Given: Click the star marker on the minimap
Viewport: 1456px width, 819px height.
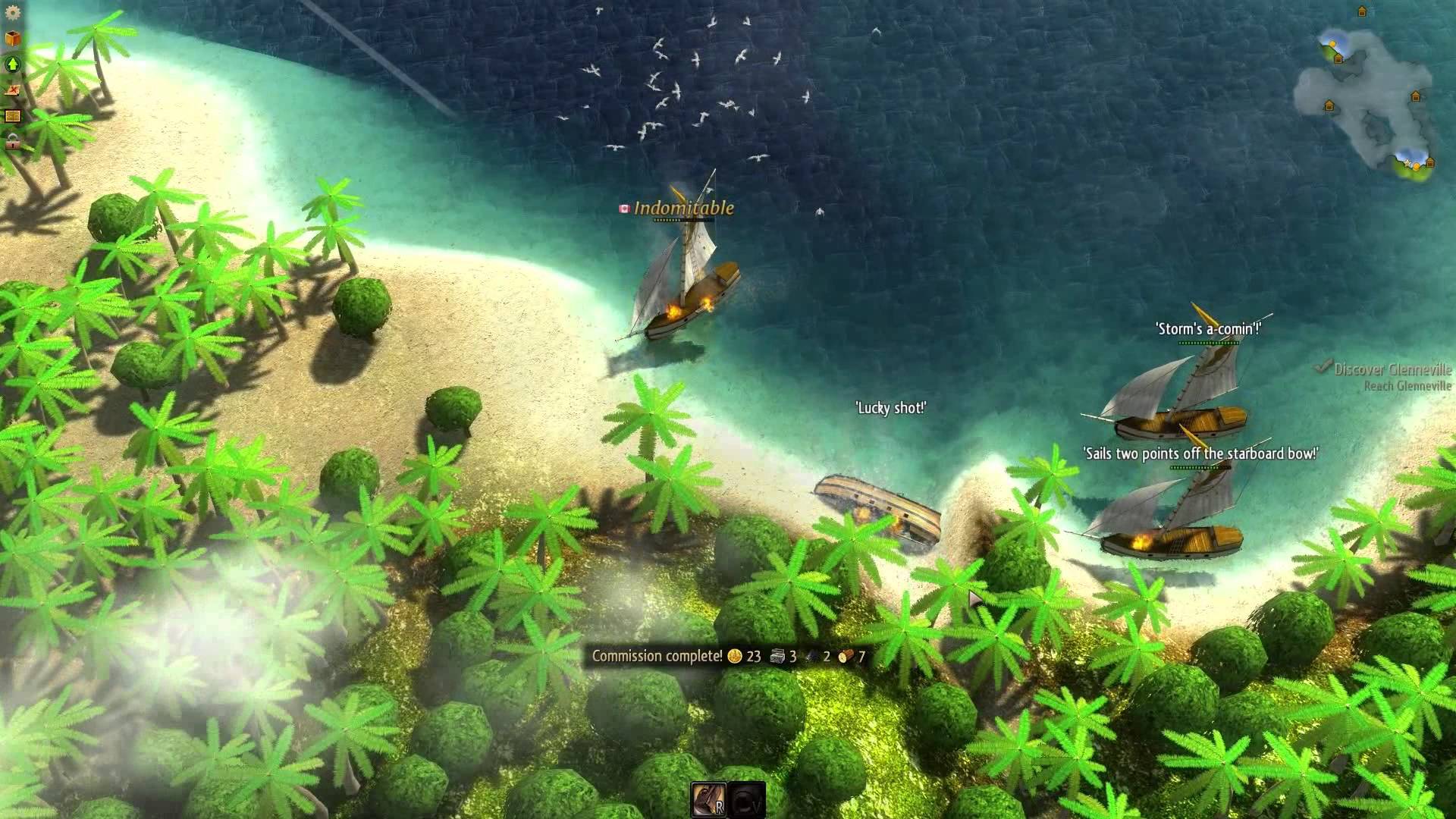Looking at the screenshot, I should click(x=1407, y=164).
